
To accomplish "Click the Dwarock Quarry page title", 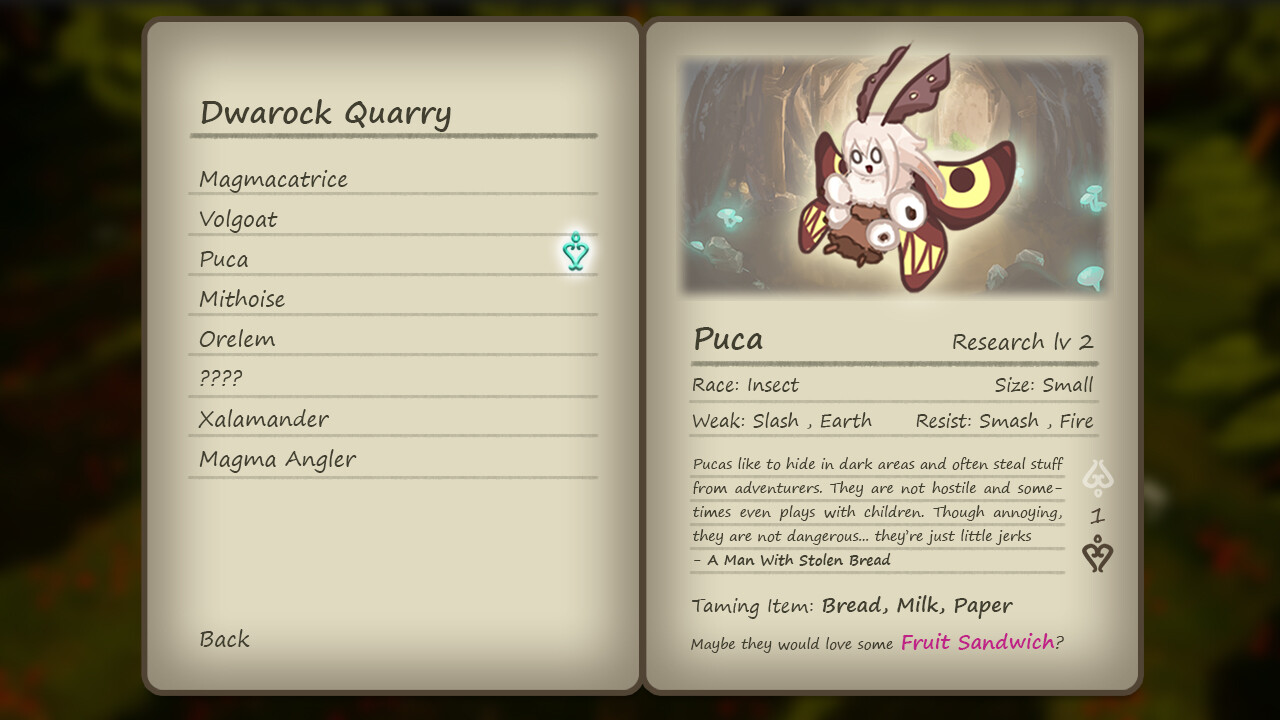I will [326, 113].
